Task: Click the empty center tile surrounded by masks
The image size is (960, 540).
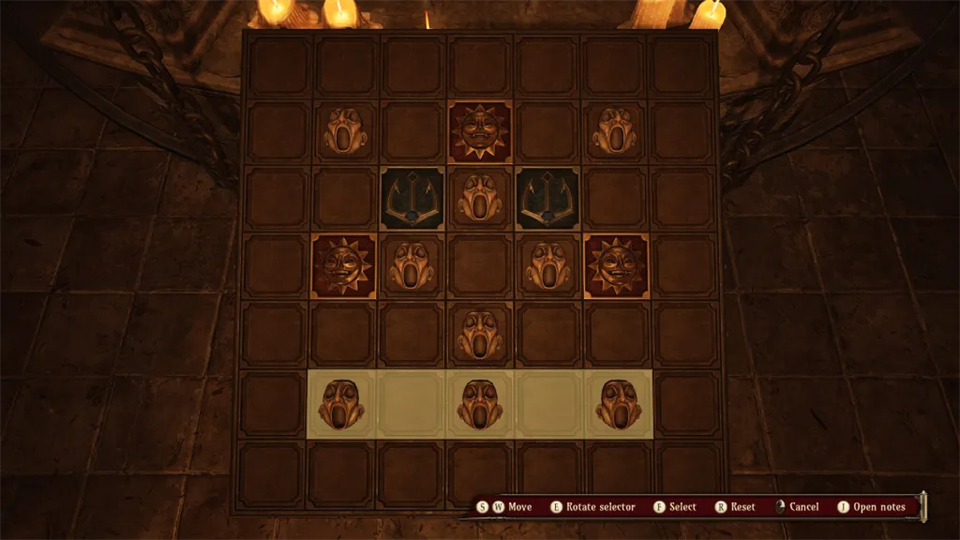Action: pos(480,266)
